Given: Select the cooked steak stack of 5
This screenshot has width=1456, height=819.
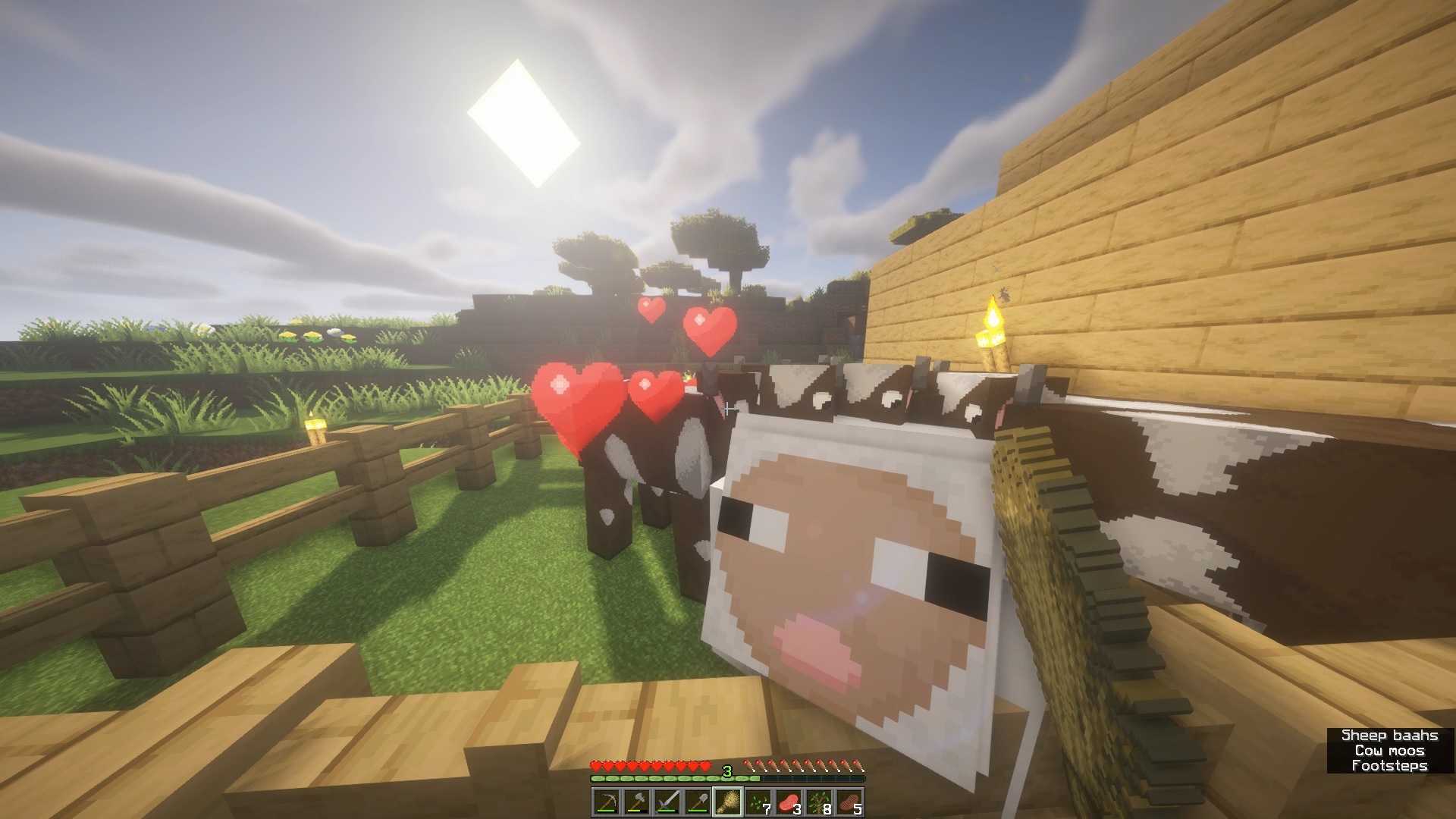Looking at the screenshot, I should (851, 801).
